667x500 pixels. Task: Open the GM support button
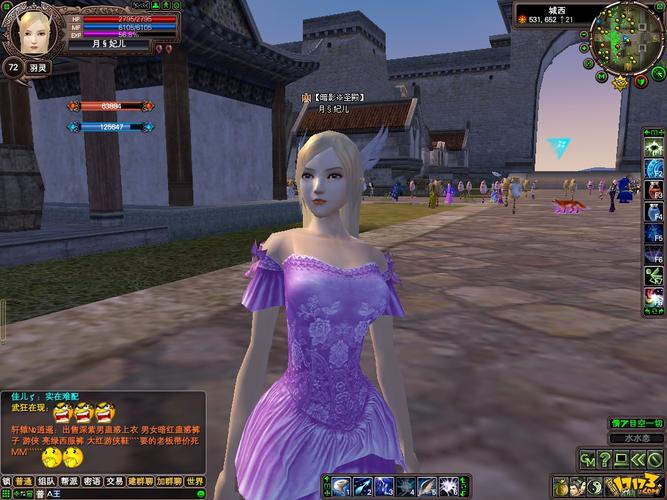coord(587,460)
